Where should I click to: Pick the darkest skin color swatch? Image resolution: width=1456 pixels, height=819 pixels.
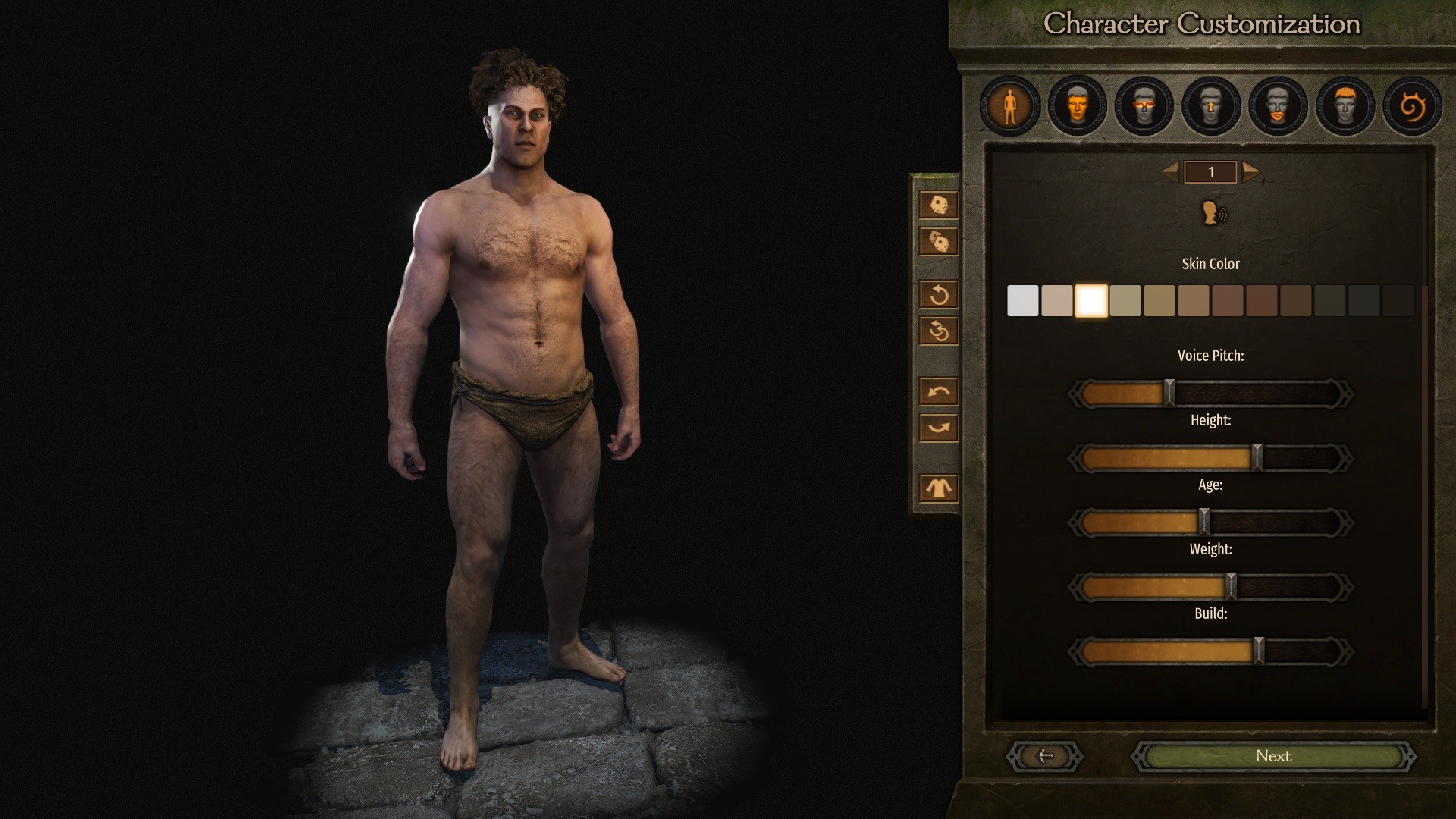pos(1398,301)
